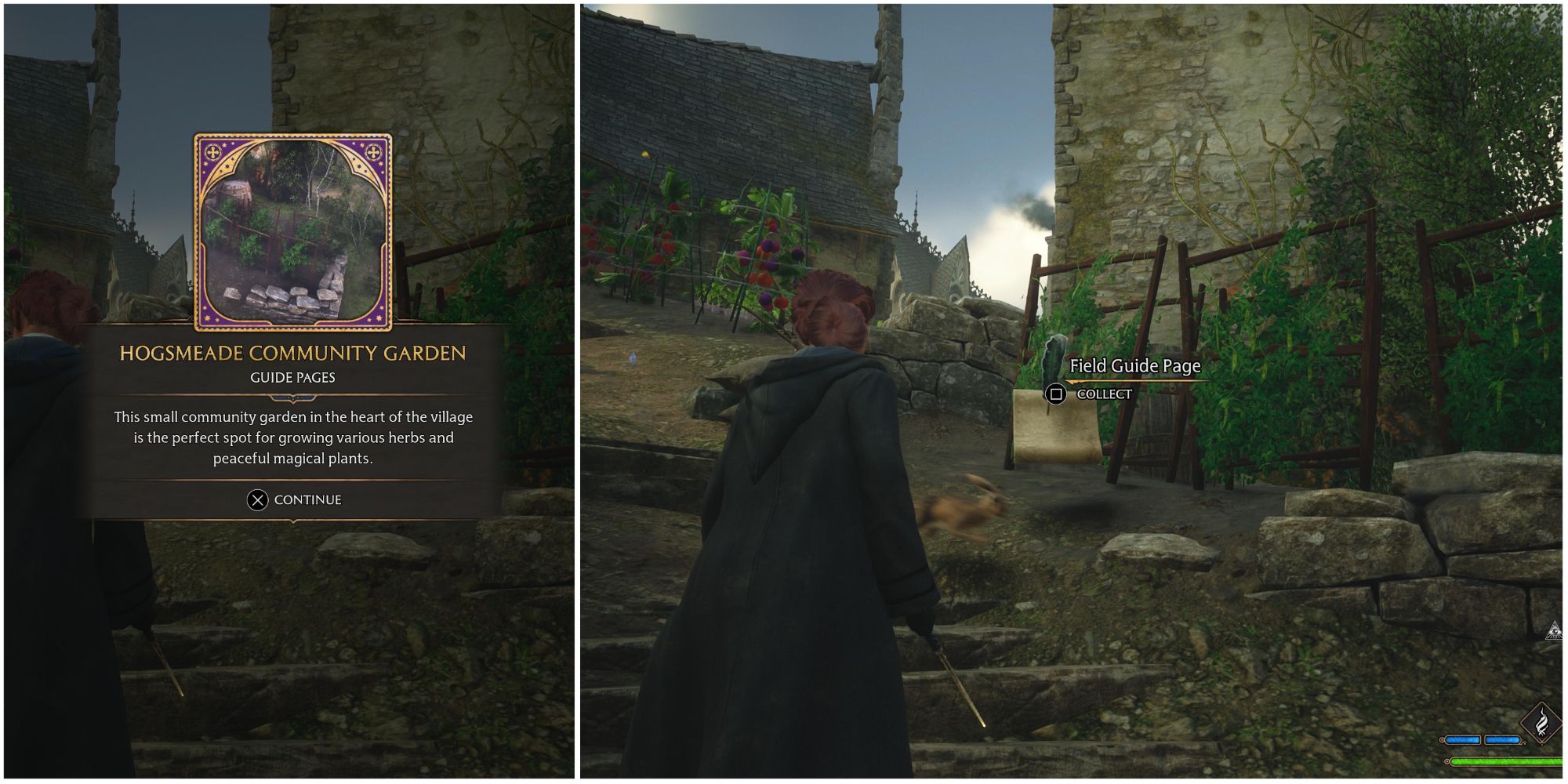Toggle the Collect interaction prompt
The image size is (1568, 784).
[1055, 395]
